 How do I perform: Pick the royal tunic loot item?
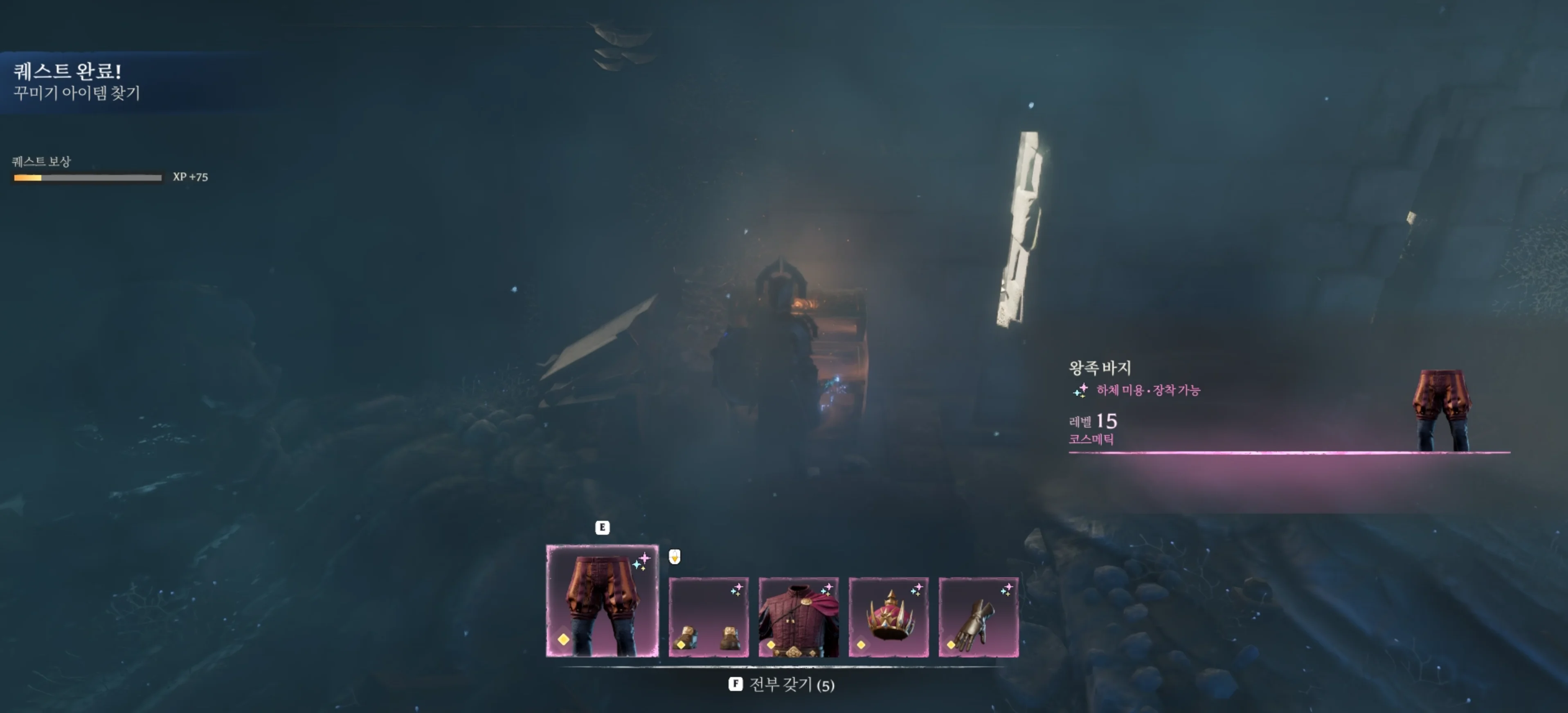coord(799,617)
